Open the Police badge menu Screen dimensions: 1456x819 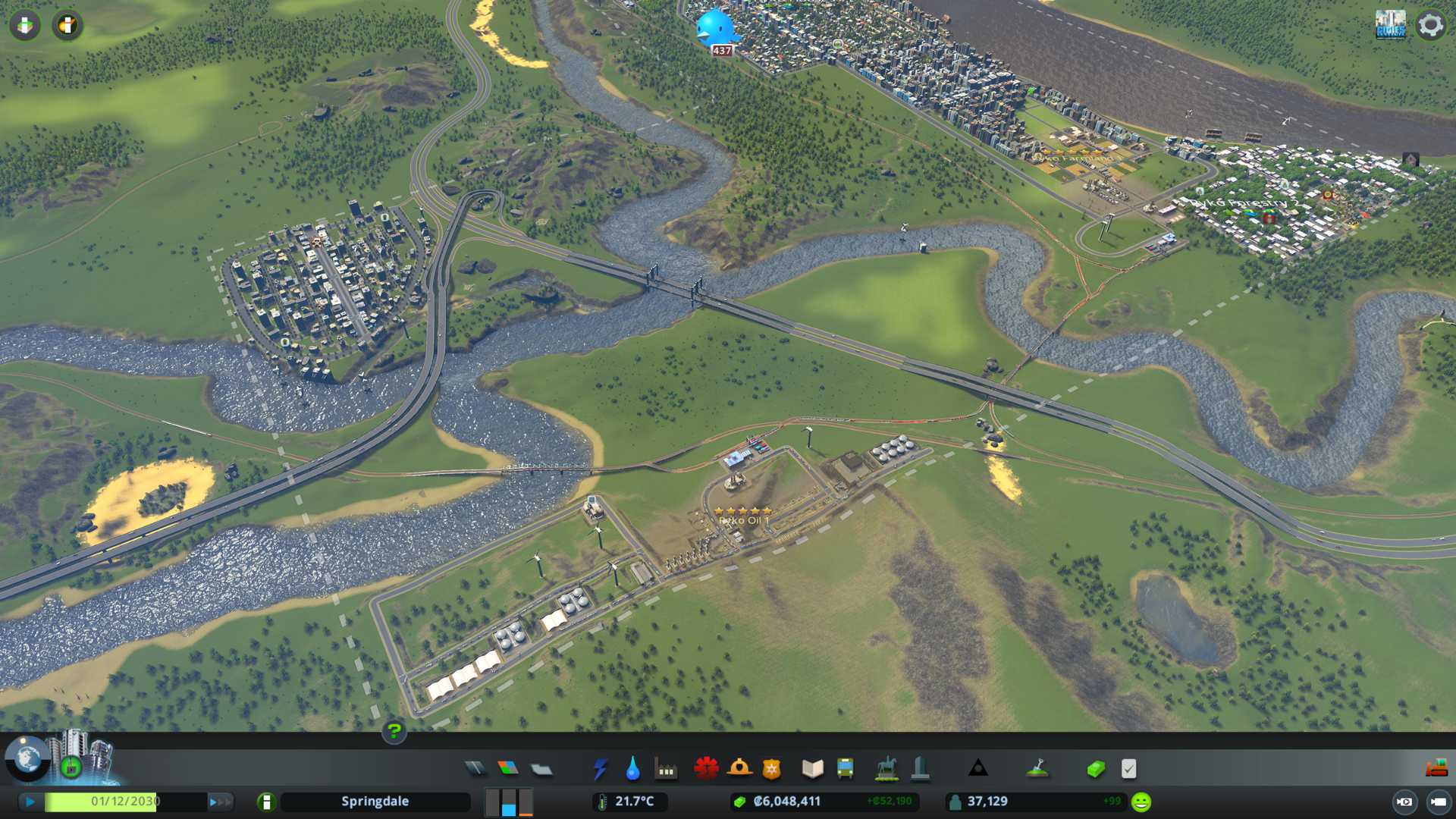coord(771,769)
